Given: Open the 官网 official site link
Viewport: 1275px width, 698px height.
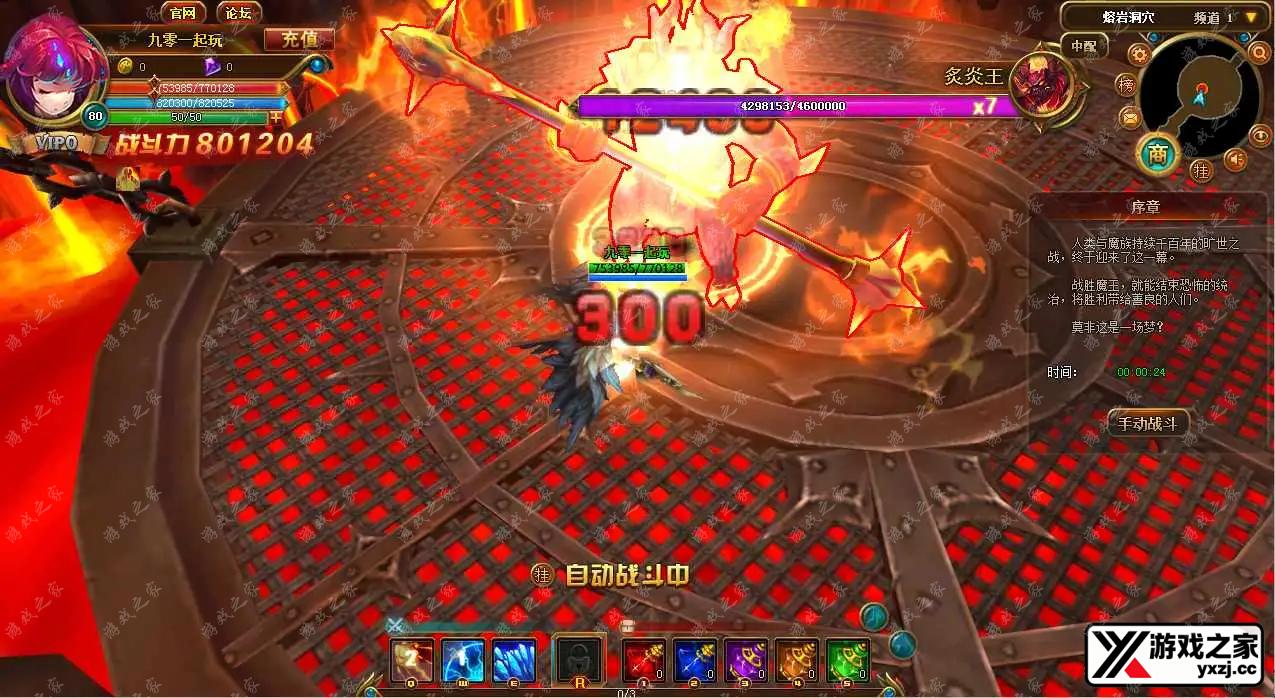Looking at the screenshot, I should click(x=181, y=13).
